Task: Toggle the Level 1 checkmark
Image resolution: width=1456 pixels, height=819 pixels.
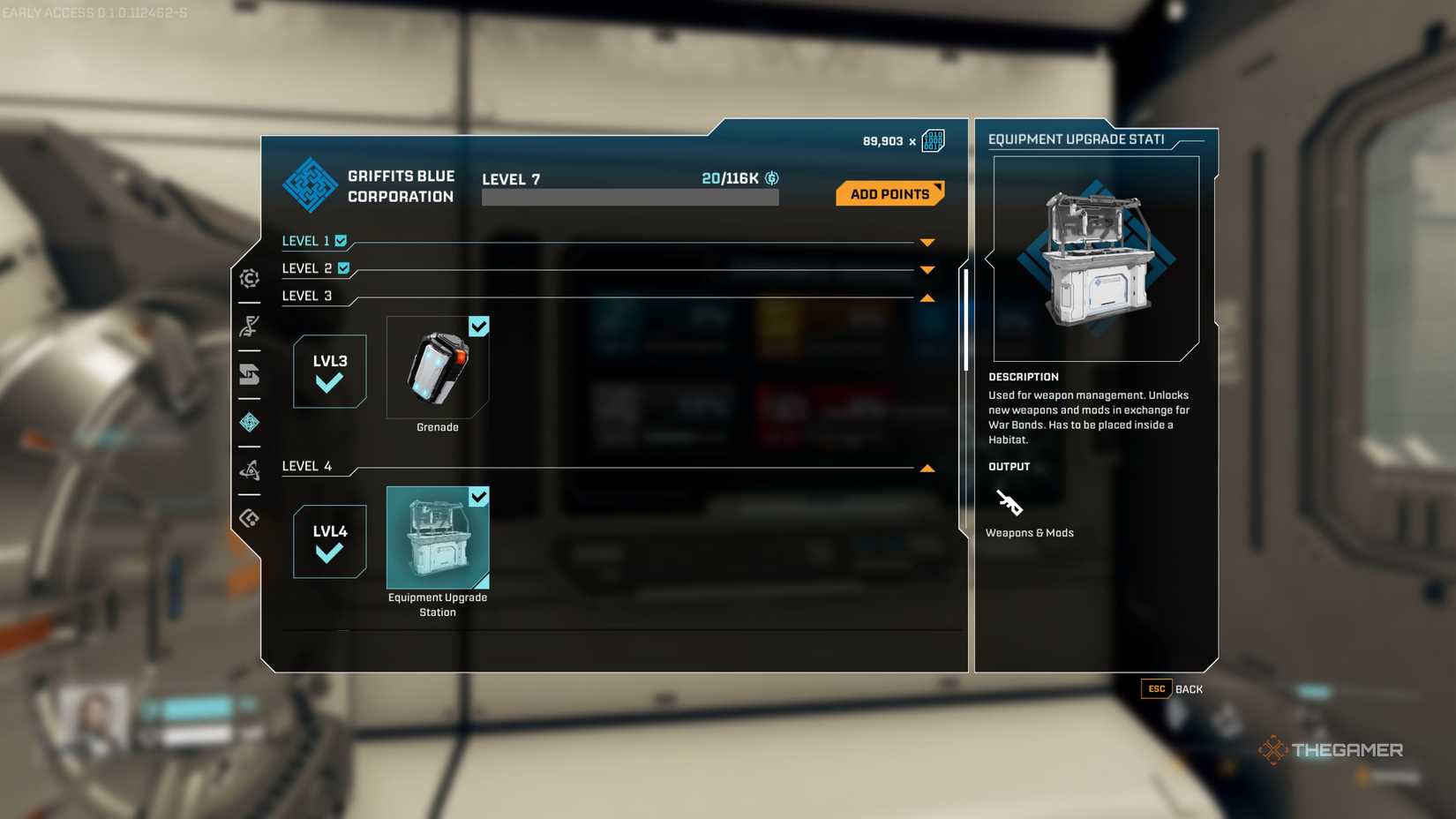Action: tap(342, 240)
